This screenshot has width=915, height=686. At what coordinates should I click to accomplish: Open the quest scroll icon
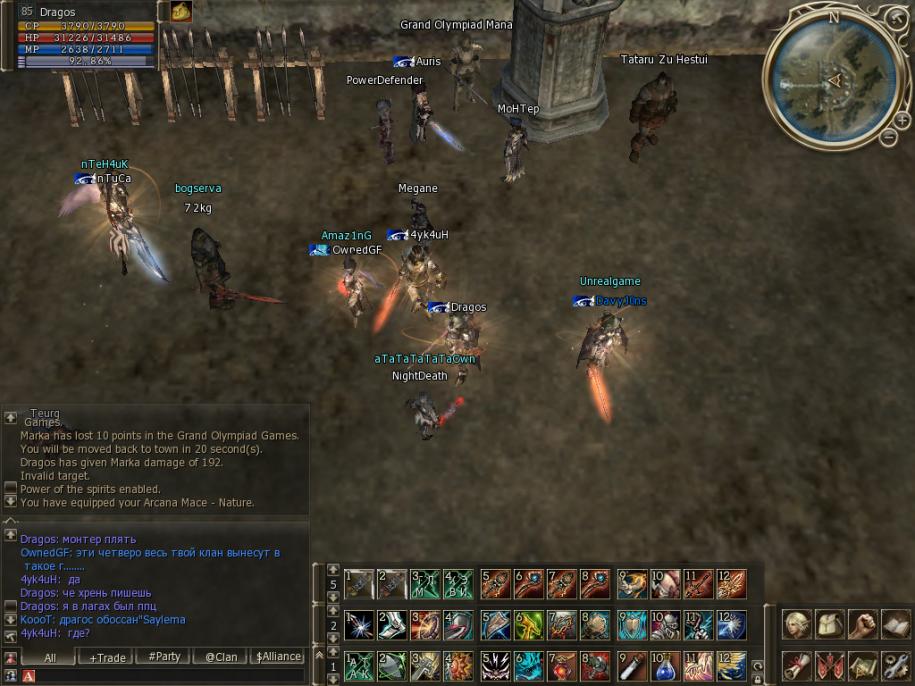tap(797, 664)
